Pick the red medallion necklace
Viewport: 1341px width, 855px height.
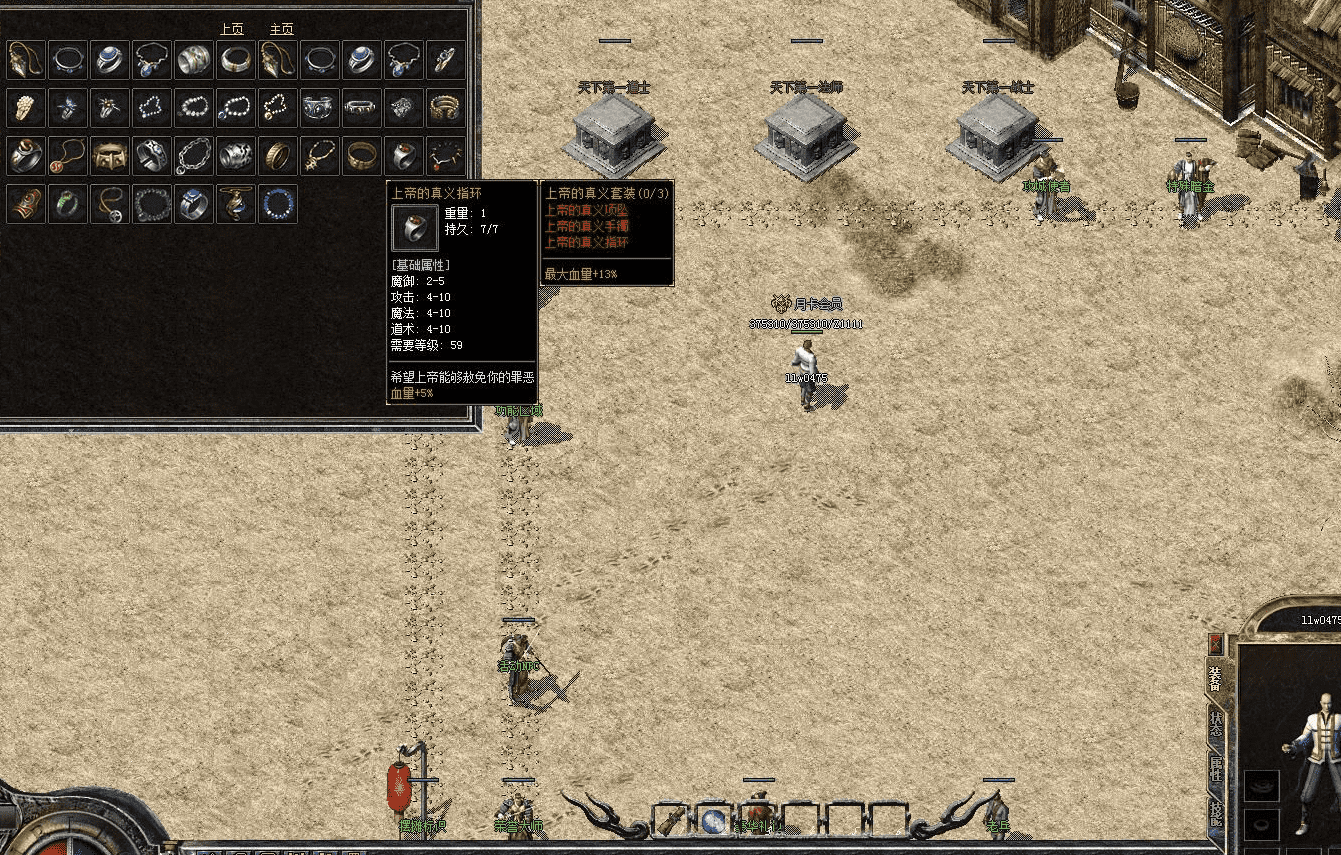pos(68,156)
